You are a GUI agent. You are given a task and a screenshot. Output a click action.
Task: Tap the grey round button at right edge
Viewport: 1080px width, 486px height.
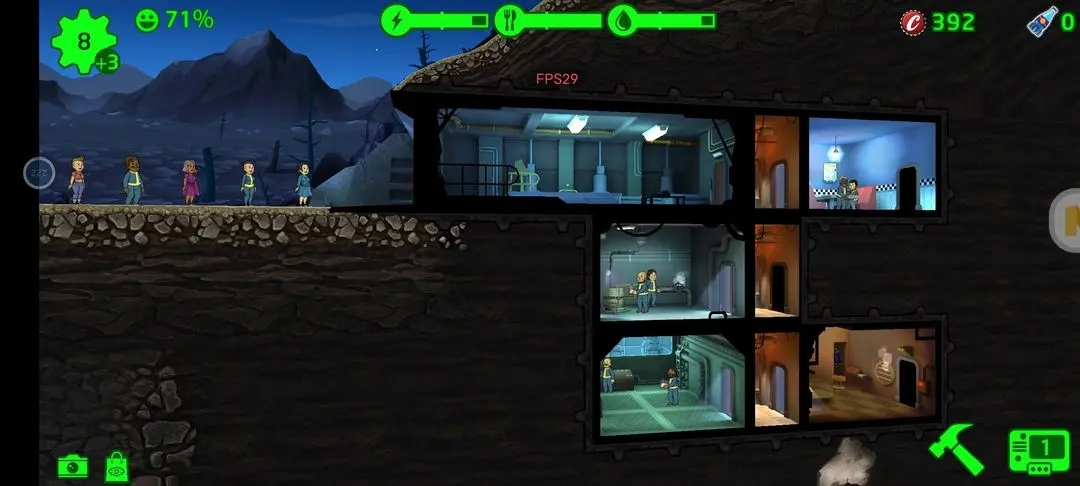1066,220
